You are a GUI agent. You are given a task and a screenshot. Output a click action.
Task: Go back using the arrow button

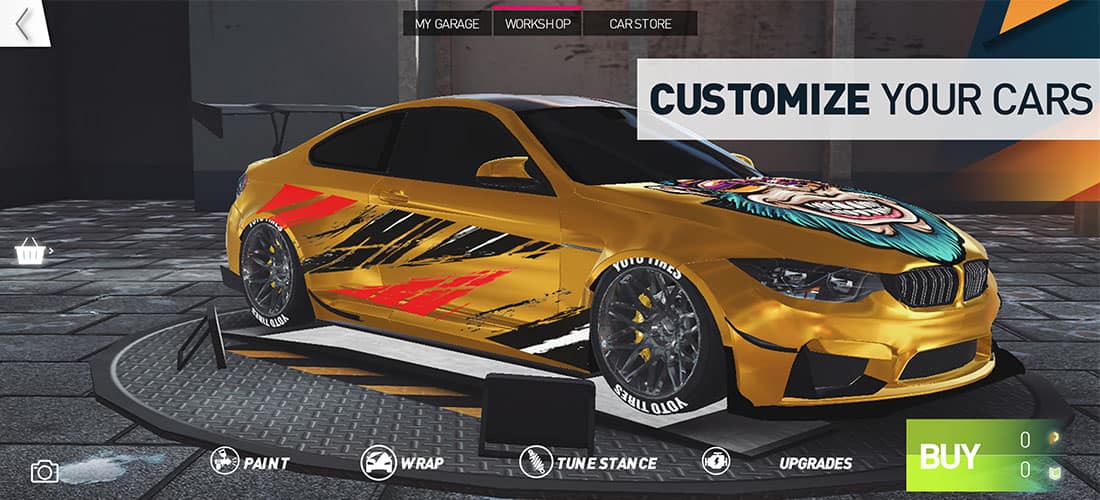(x=22, y=24)
